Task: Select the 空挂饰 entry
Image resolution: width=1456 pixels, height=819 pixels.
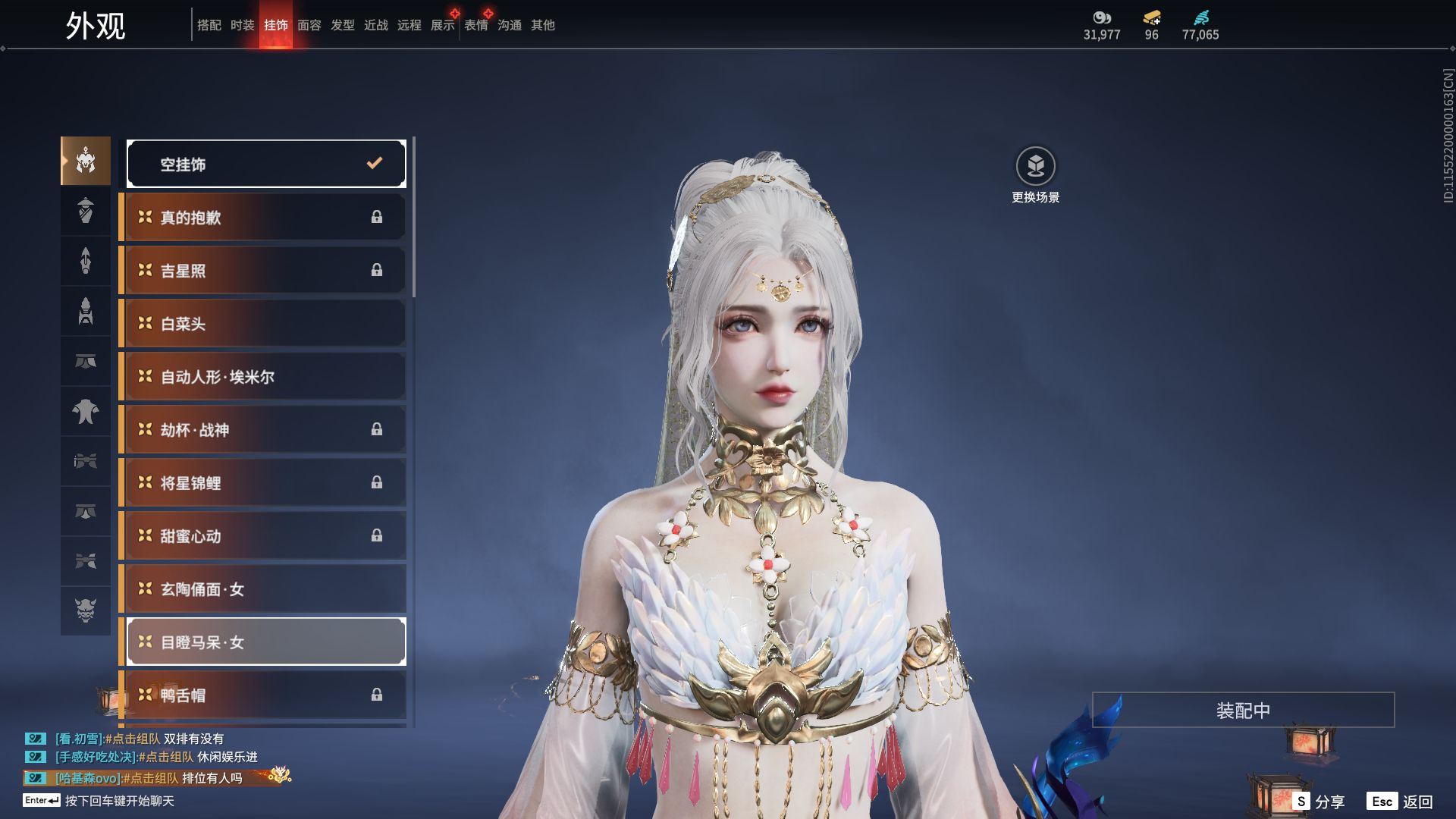Action: click(x=266, y=164)
